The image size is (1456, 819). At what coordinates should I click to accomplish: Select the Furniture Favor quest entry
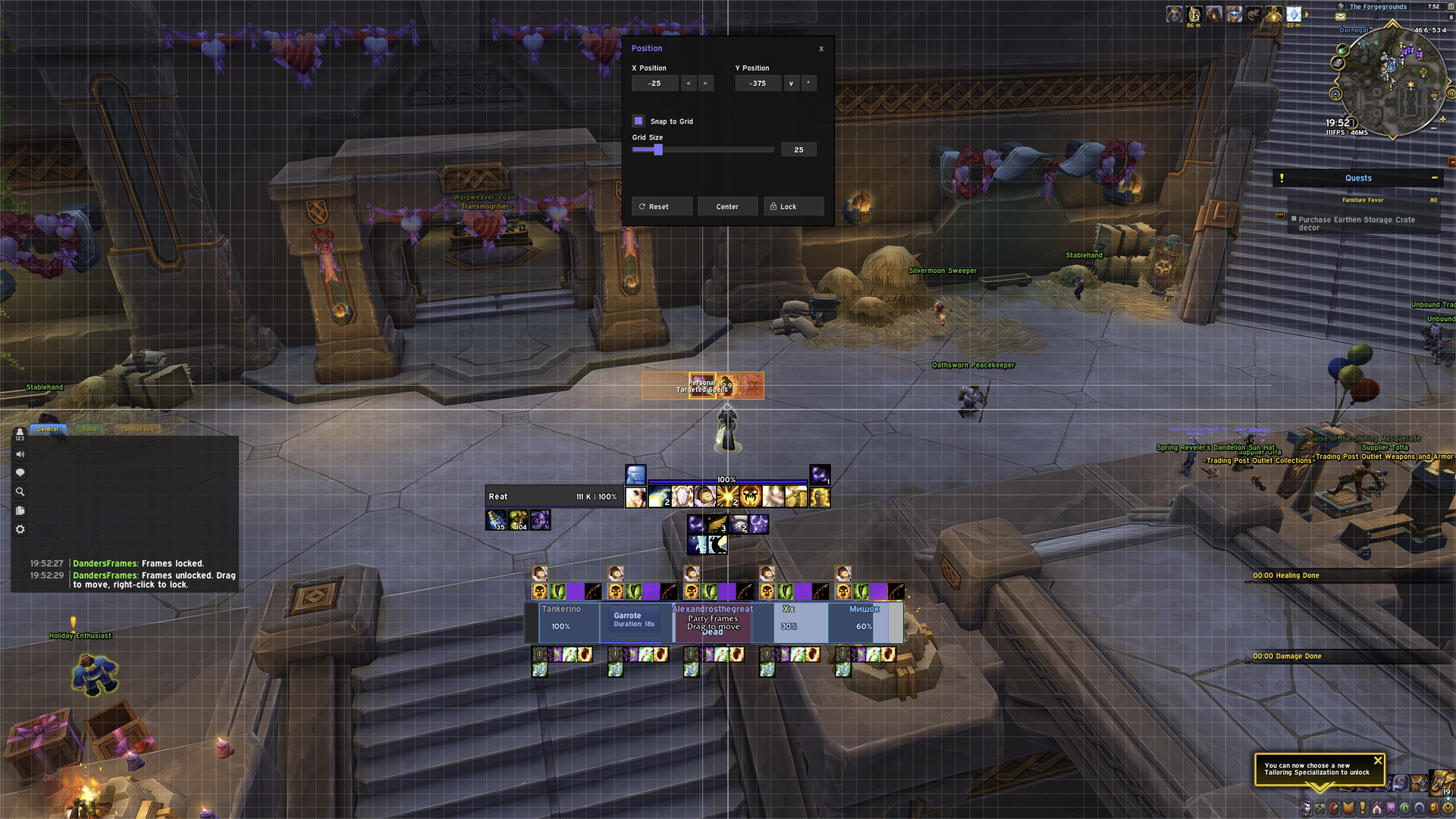tap(1363, 200)
